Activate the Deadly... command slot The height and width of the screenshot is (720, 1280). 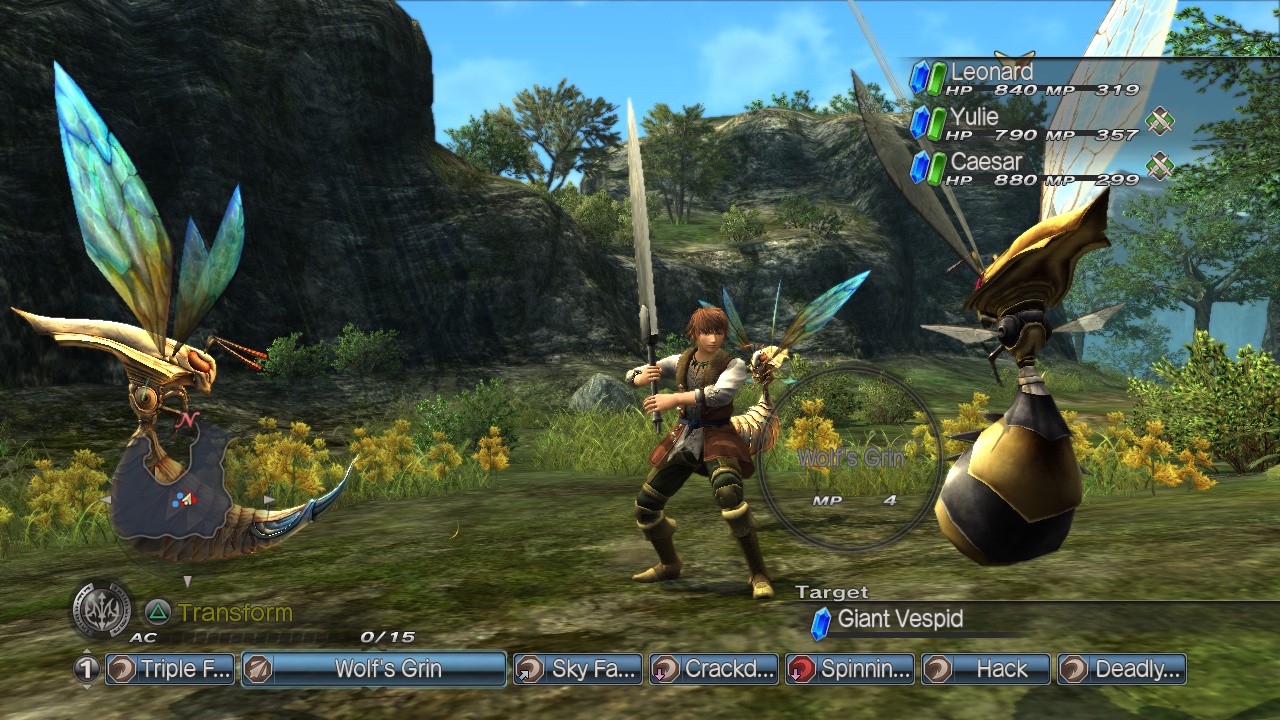1122,669
